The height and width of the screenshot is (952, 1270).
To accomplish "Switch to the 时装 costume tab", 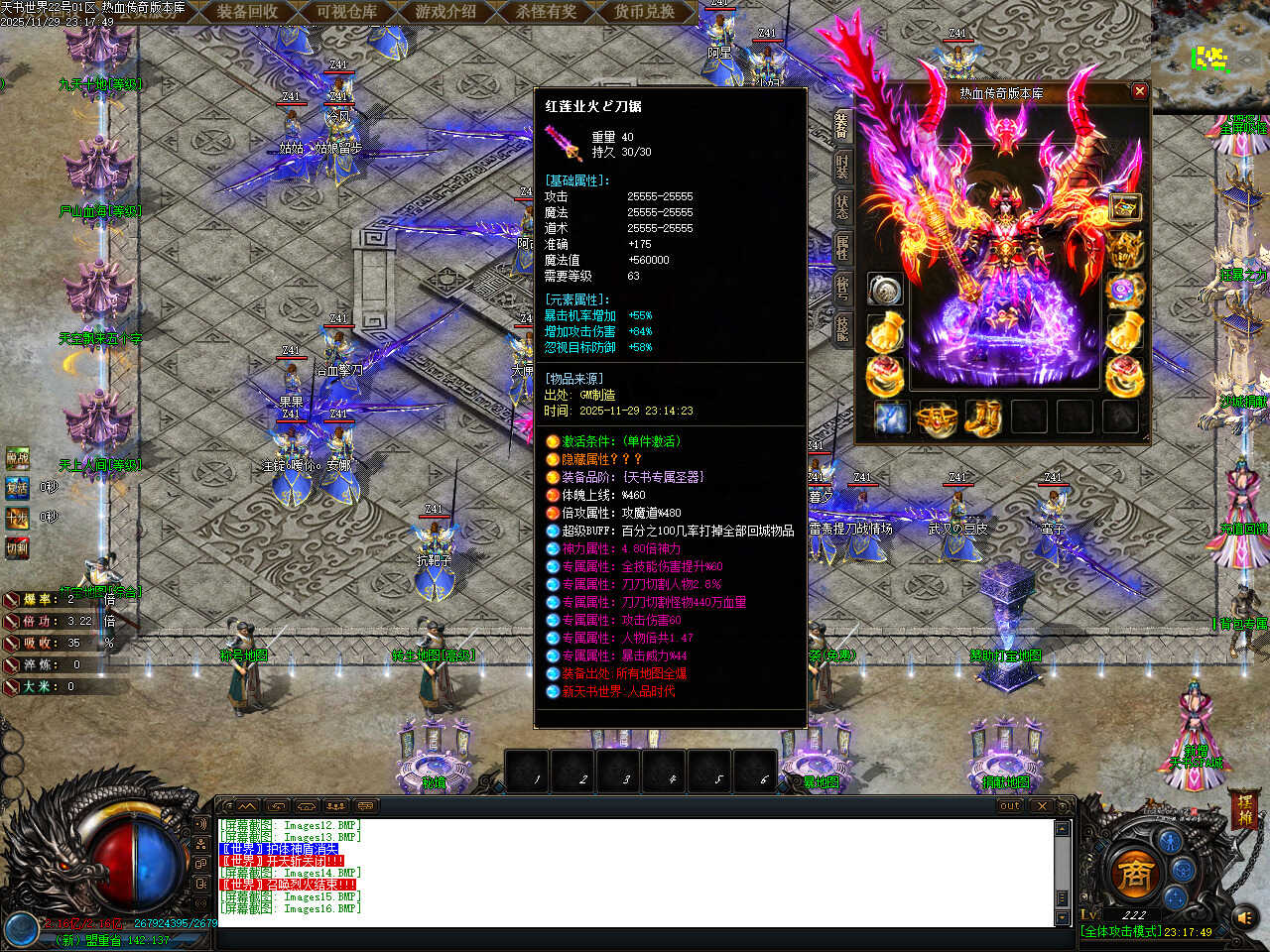I will click(x=842, y=167).
